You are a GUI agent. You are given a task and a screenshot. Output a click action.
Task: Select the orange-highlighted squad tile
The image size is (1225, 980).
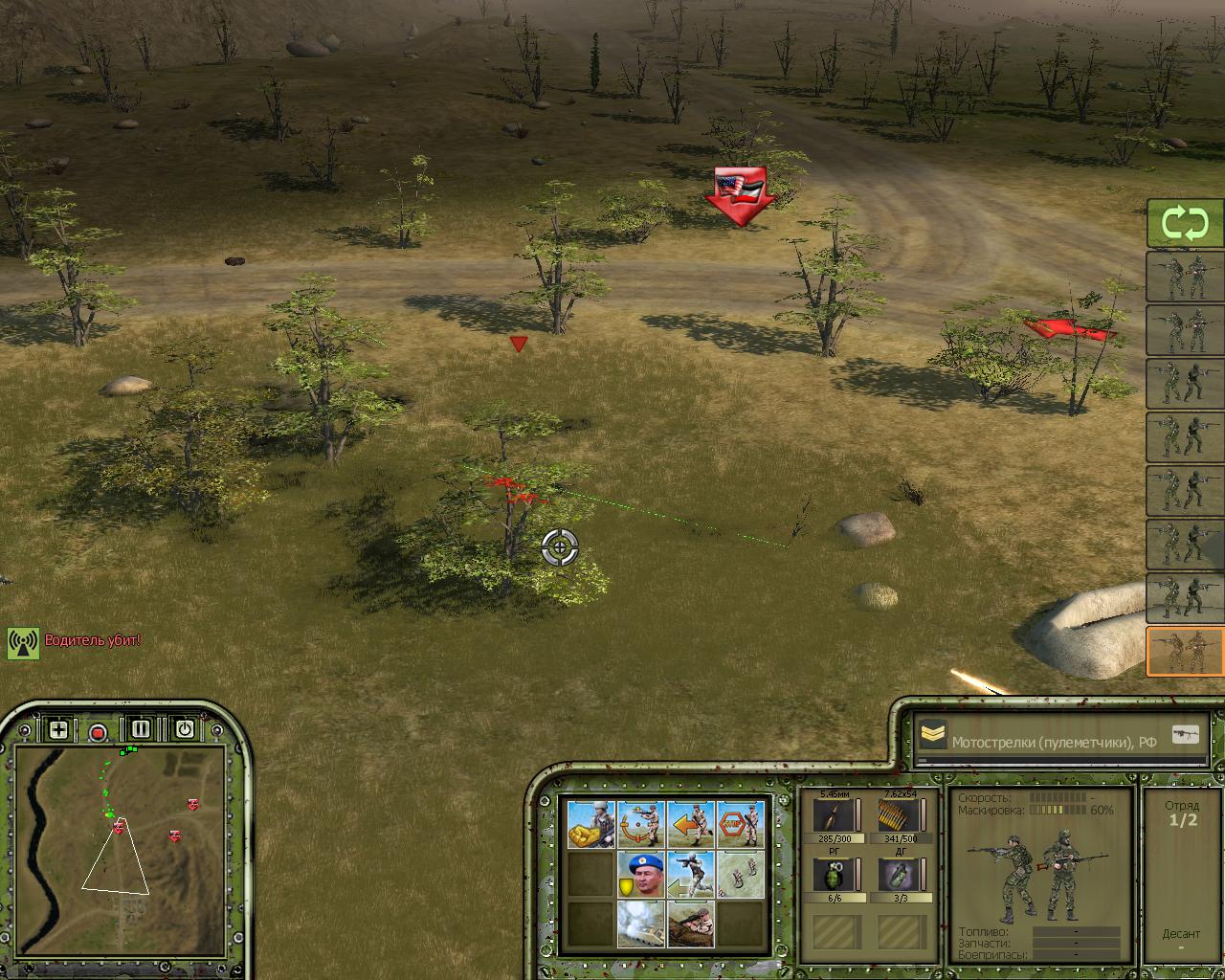(x=1185, y=651)
